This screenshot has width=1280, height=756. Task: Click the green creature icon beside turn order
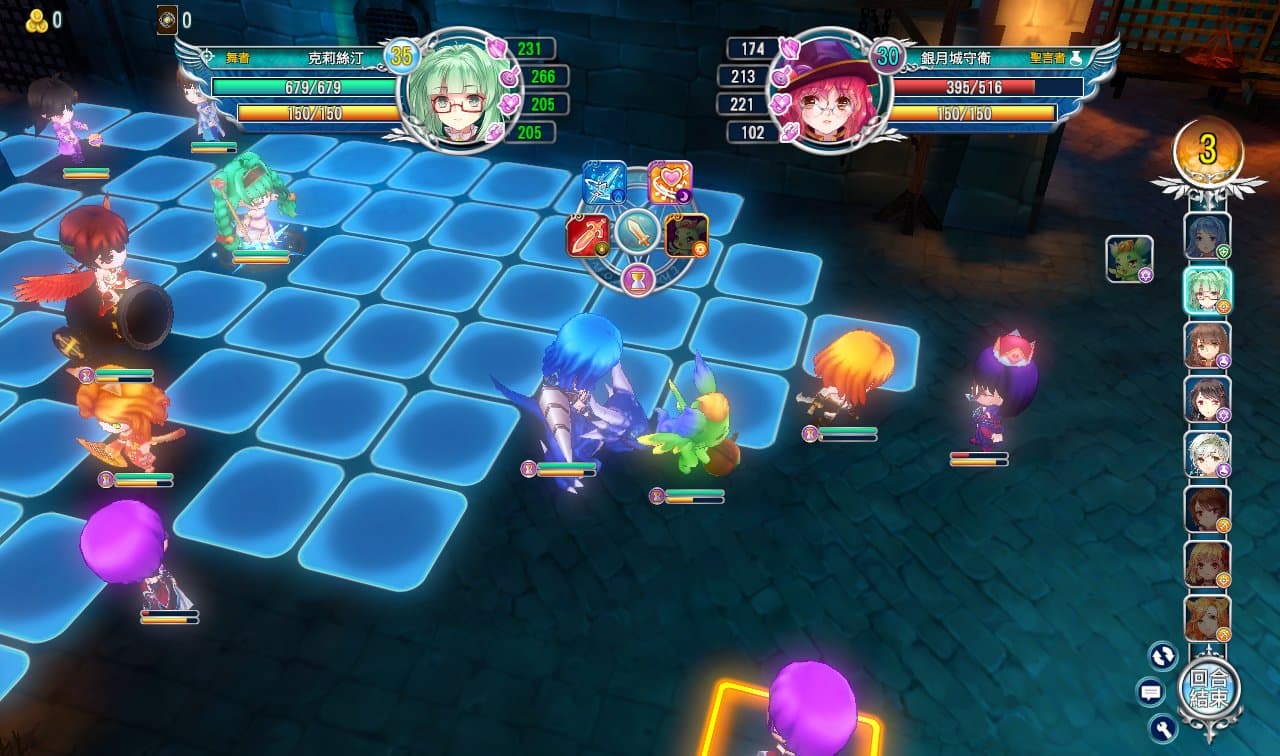click(x=1130, y=258)
